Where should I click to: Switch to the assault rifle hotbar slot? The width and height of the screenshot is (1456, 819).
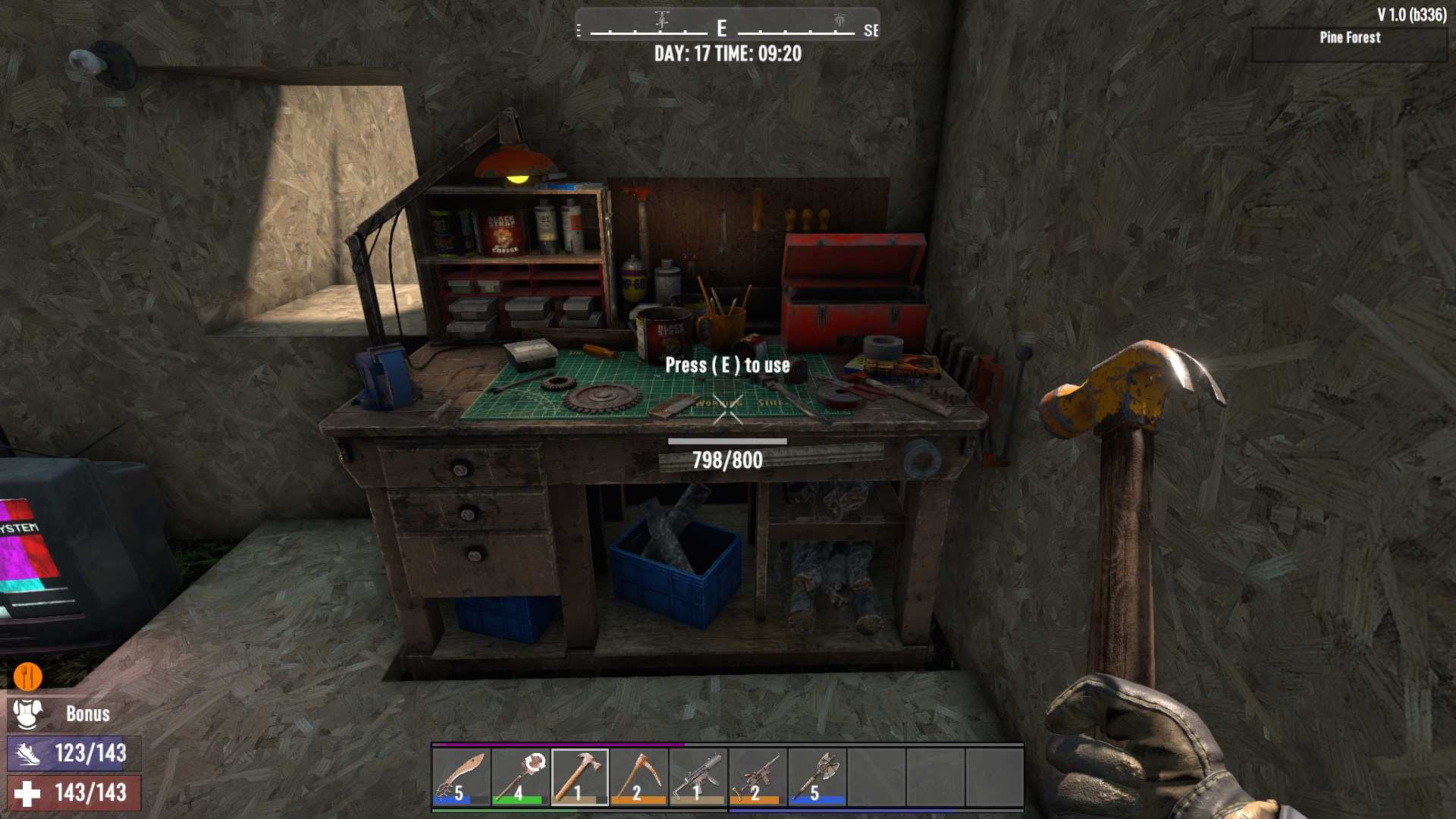pos(757,777)
